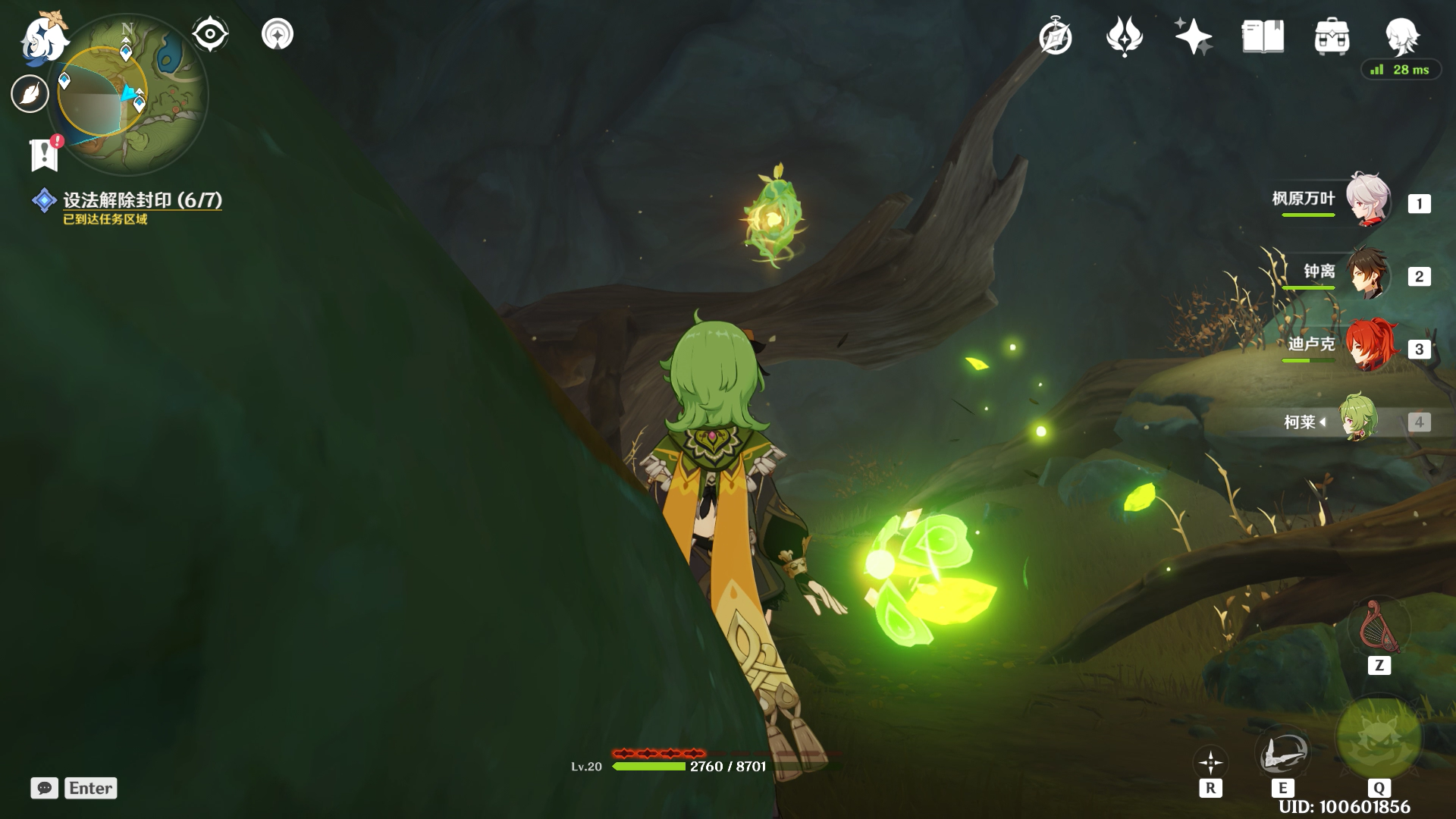
Task: Open the character profile head icon
Action: pyautogui.click(x=1401, y=36)
